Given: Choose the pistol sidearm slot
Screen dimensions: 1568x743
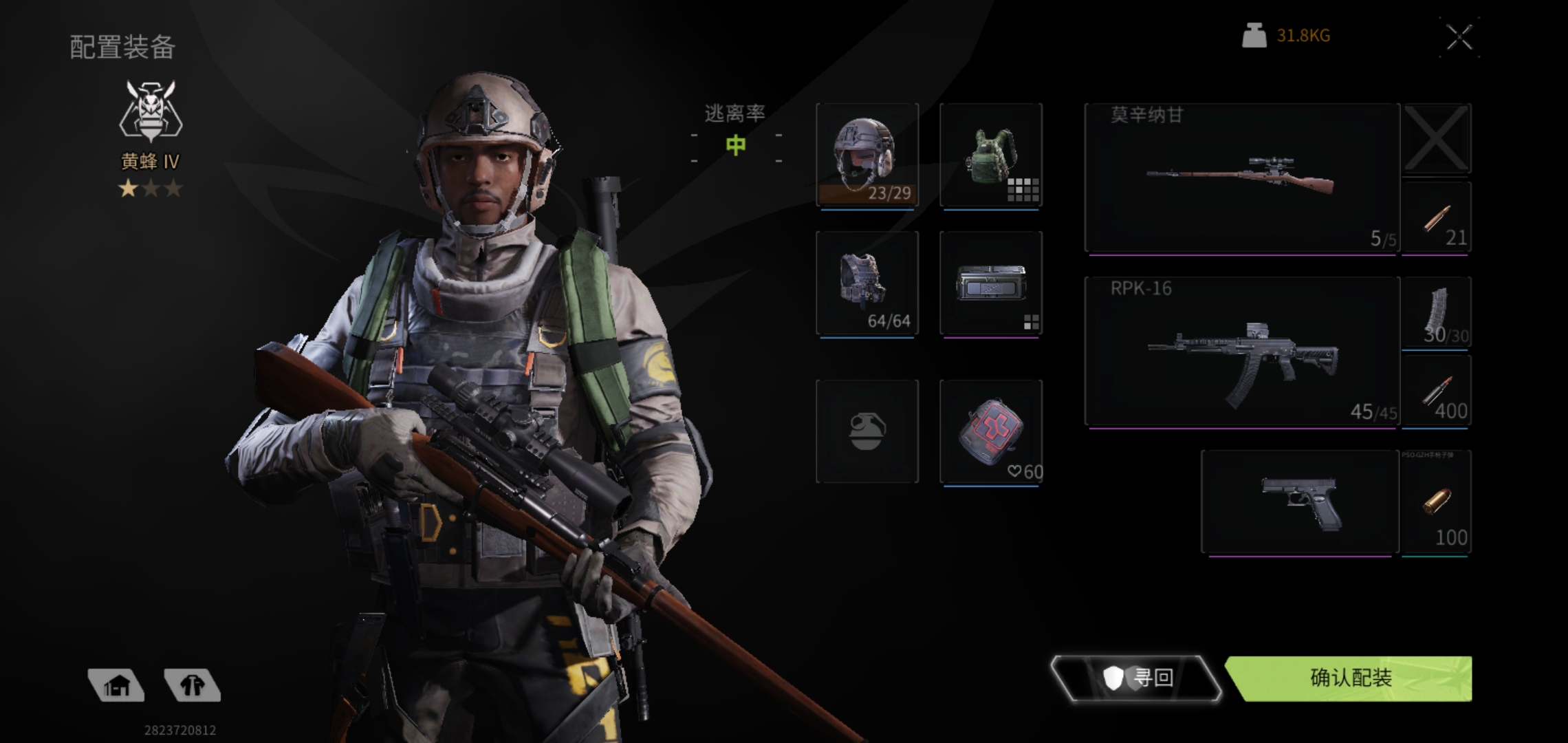Looking at the screenshot, I should (1300, 502).
